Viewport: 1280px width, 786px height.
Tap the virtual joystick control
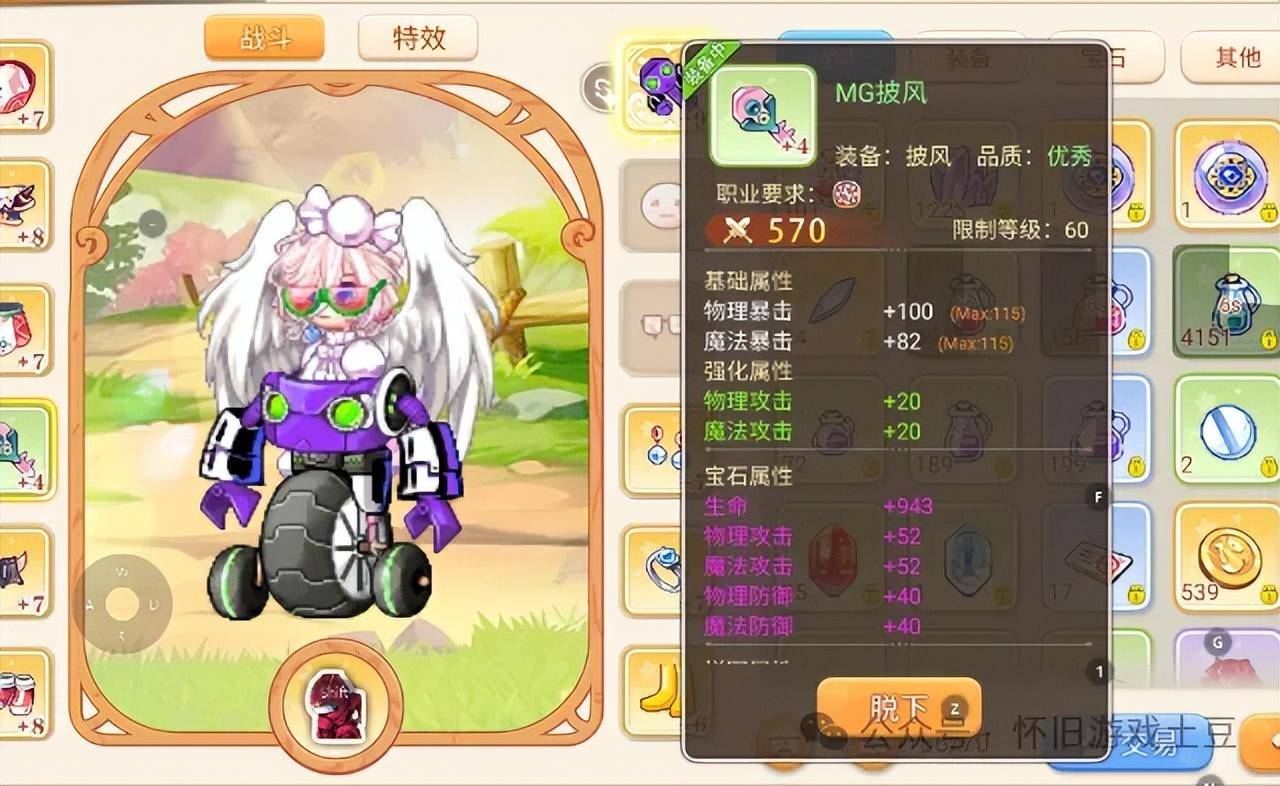(122, 603)
